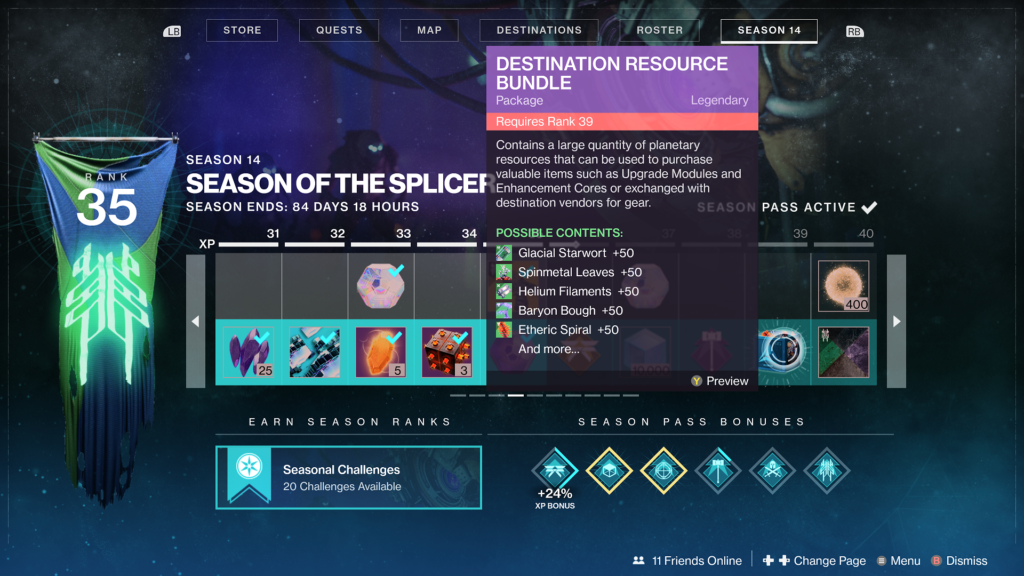Select the crossed swords season pass bonus icon
This screenshot has height=576, width=1024.
tap(772, 468)
